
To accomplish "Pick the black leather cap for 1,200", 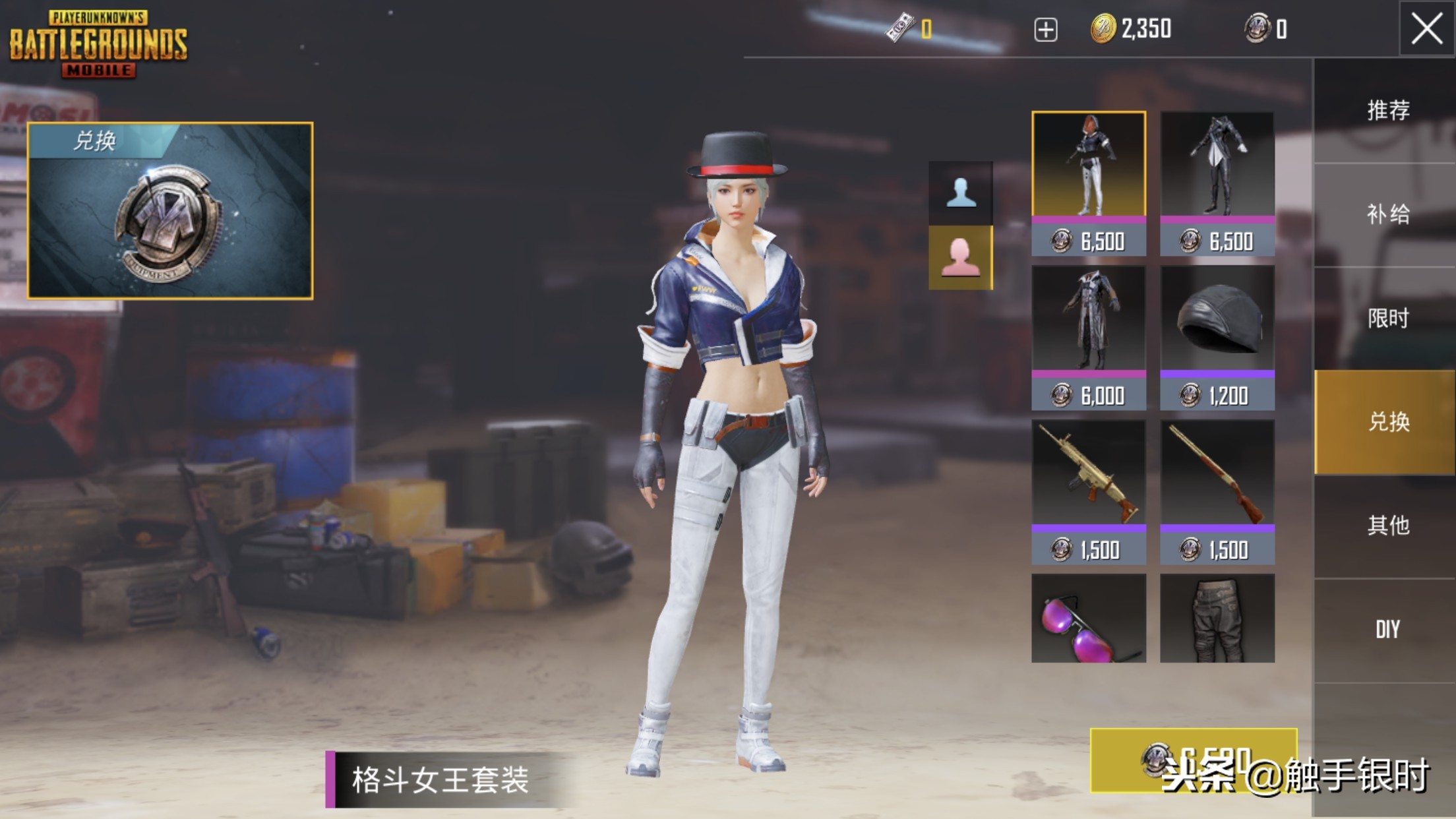I will pos(1217,338).
